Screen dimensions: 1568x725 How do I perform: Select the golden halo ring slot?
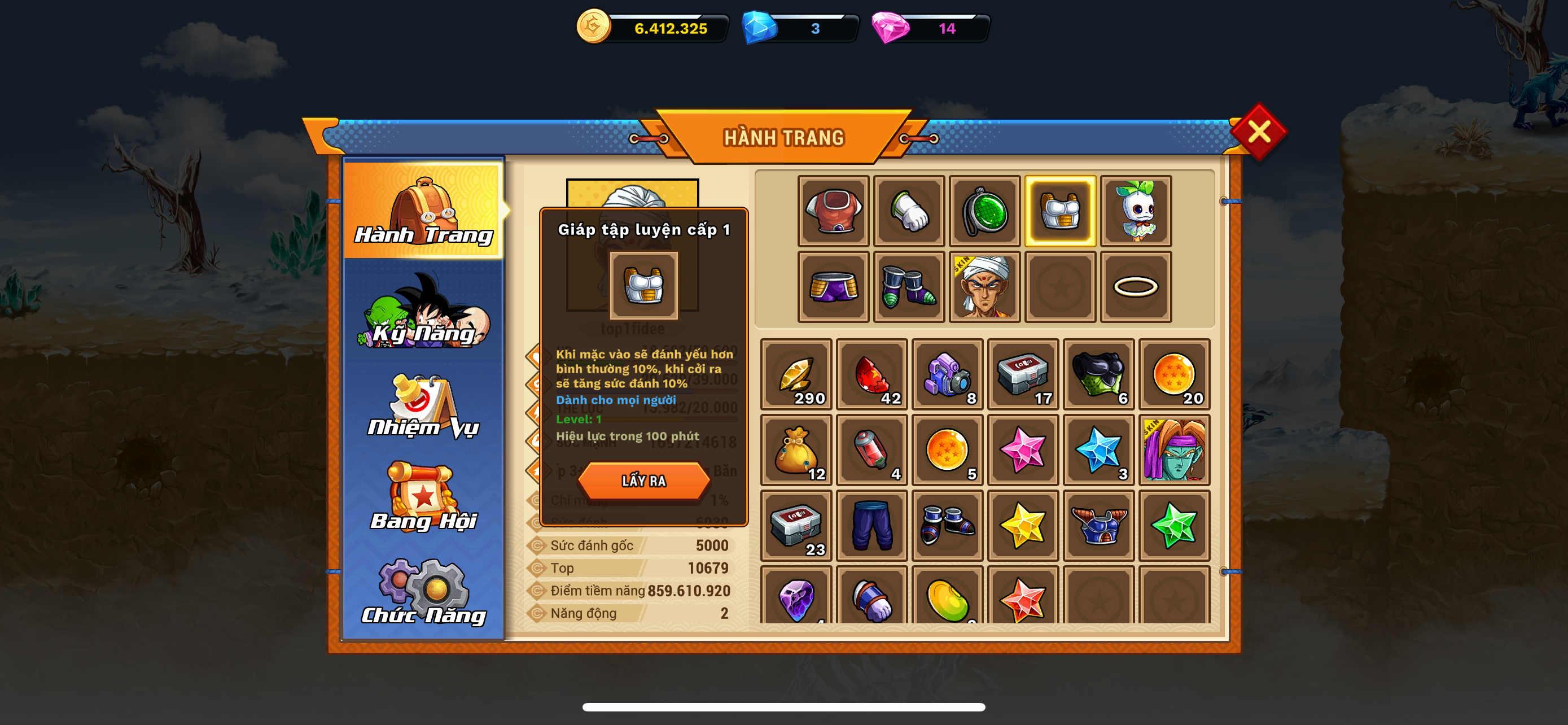1135,287
